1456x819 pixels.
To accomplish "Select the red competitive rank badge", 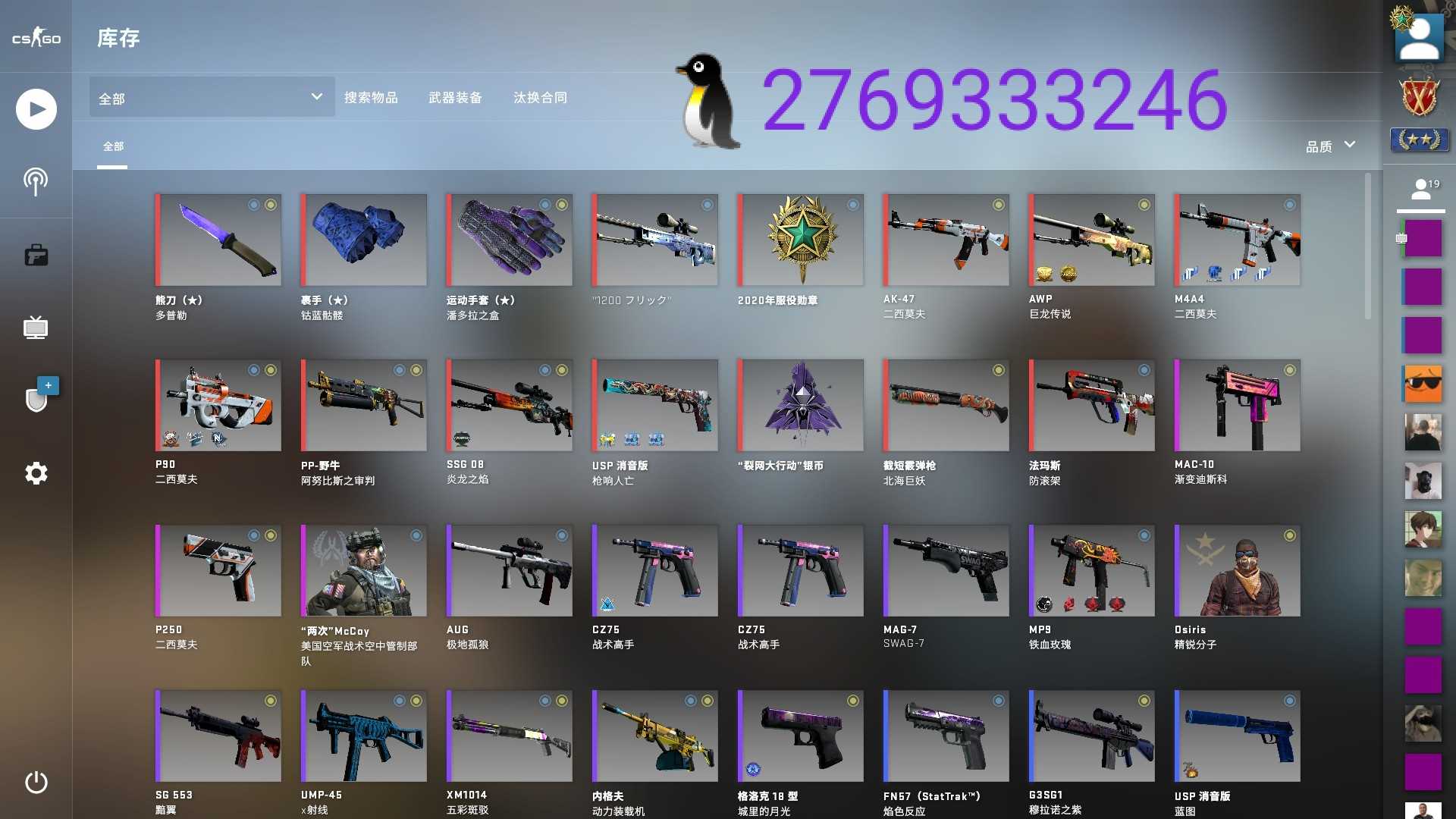I will (1420, 97).
